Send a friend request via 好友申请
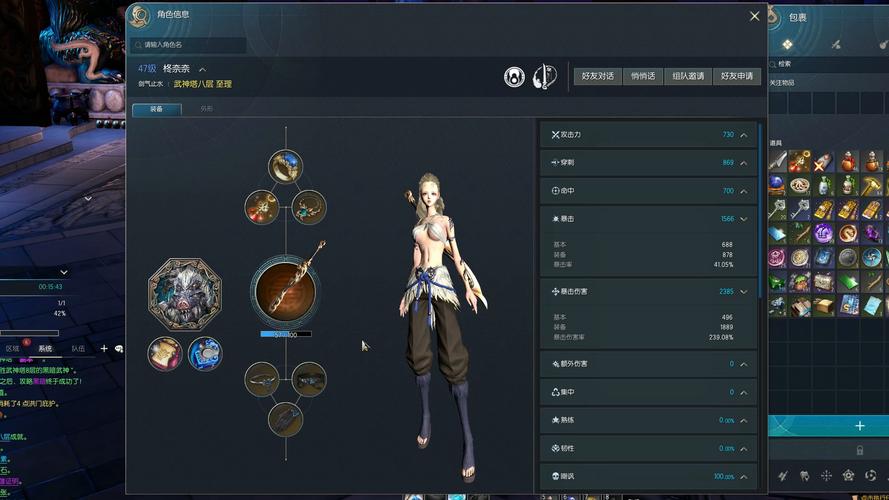This screenshot has height=500, width=889. (737, 76)
